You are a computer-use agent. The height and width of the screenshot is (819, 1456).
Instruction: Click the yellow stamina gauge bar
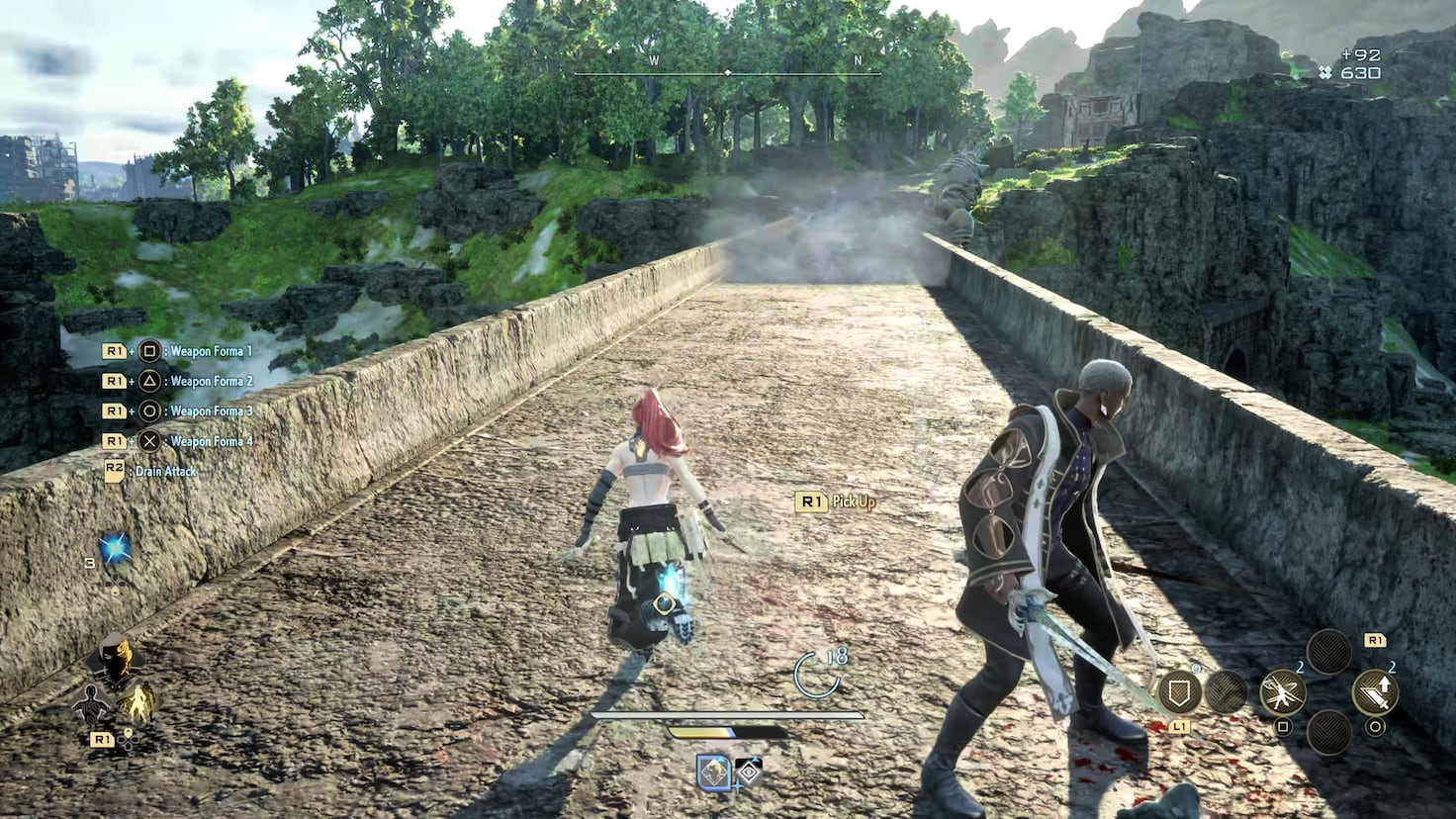coord(699,733)
